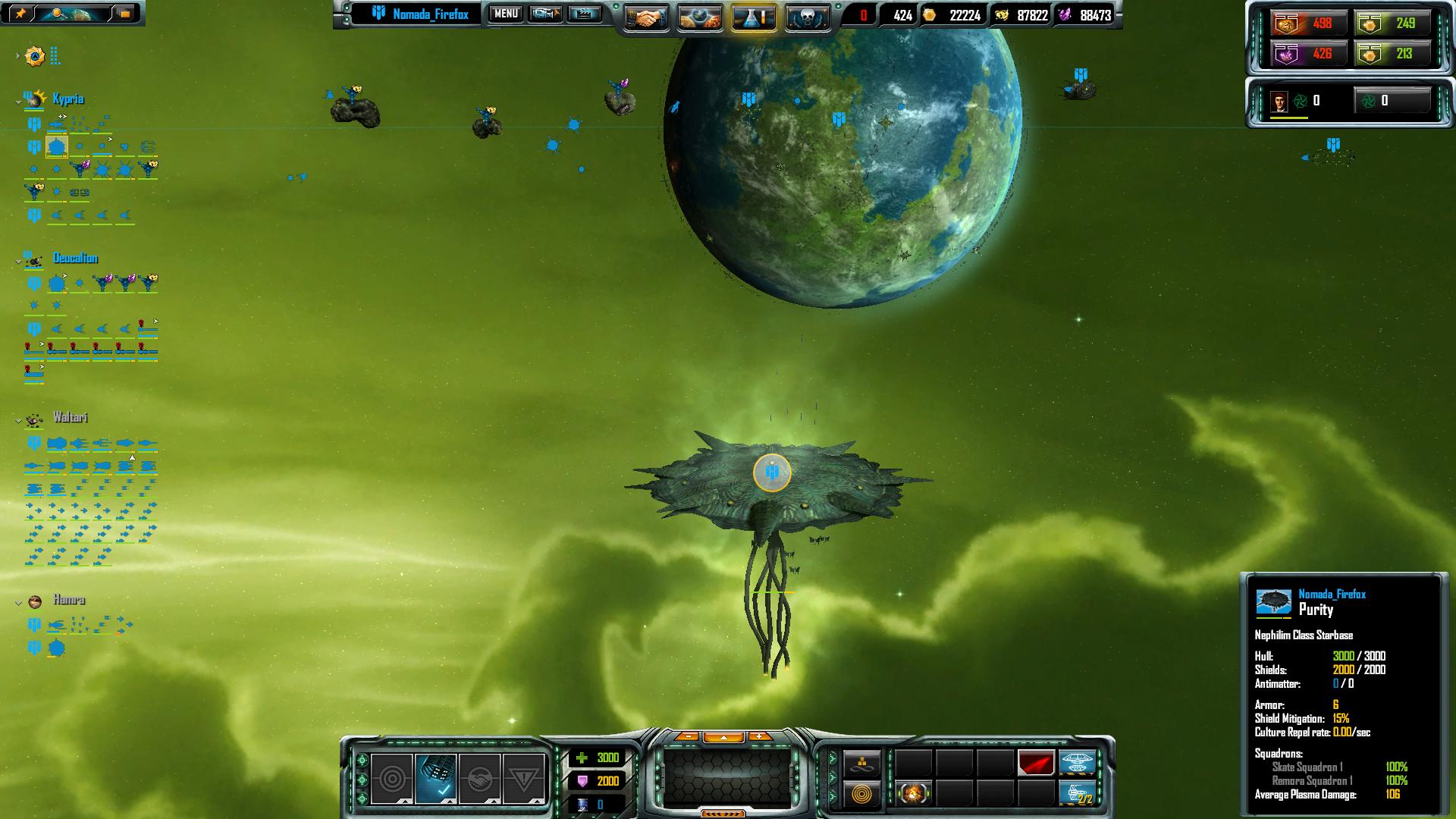Open the planets empire overview button
This screenshot has height=819, width=1456.
point(699,17)
